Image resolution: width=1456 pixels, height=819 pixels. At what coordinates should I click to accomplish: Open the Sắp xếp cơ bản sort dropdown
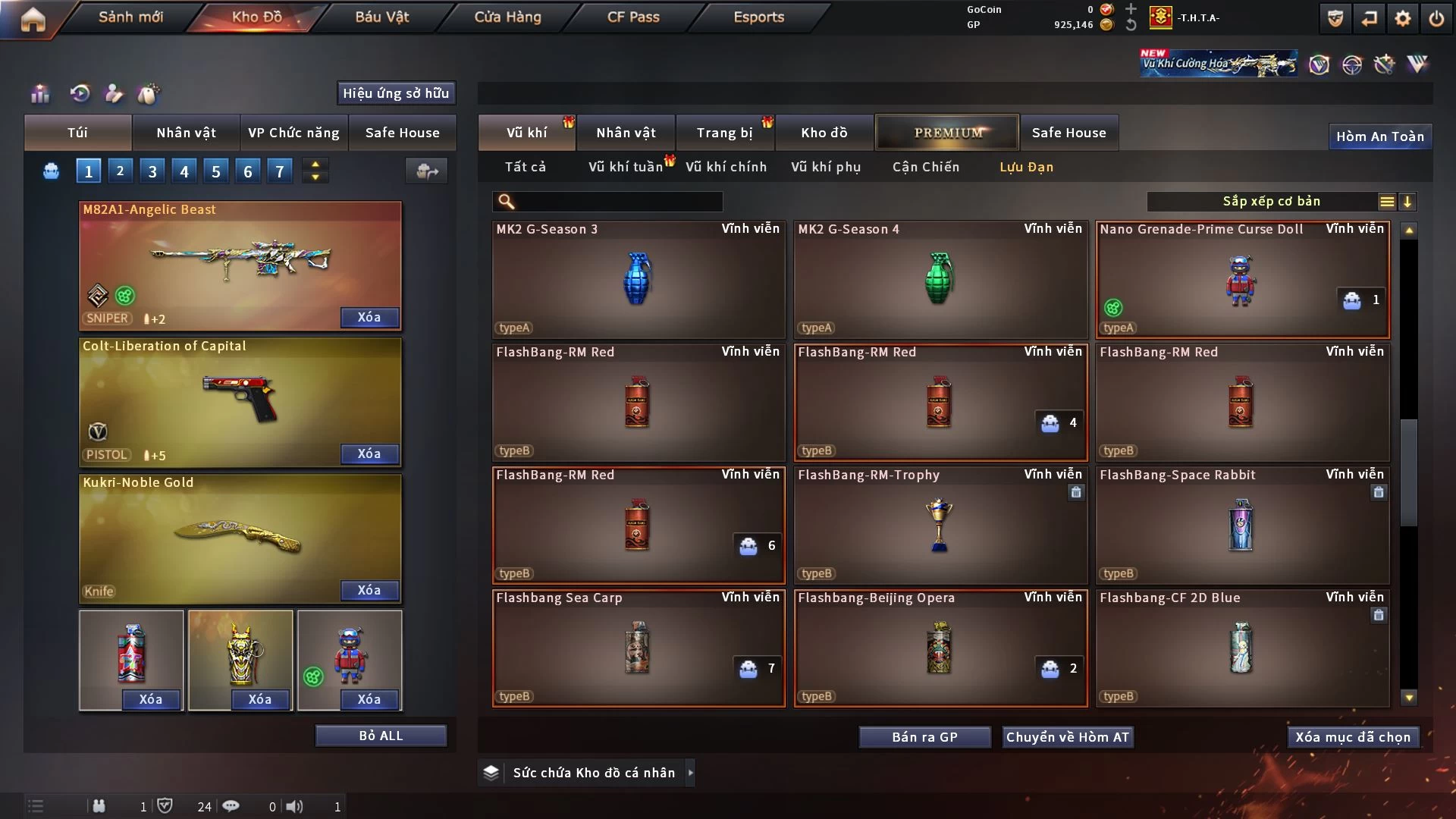[1271, 201]
